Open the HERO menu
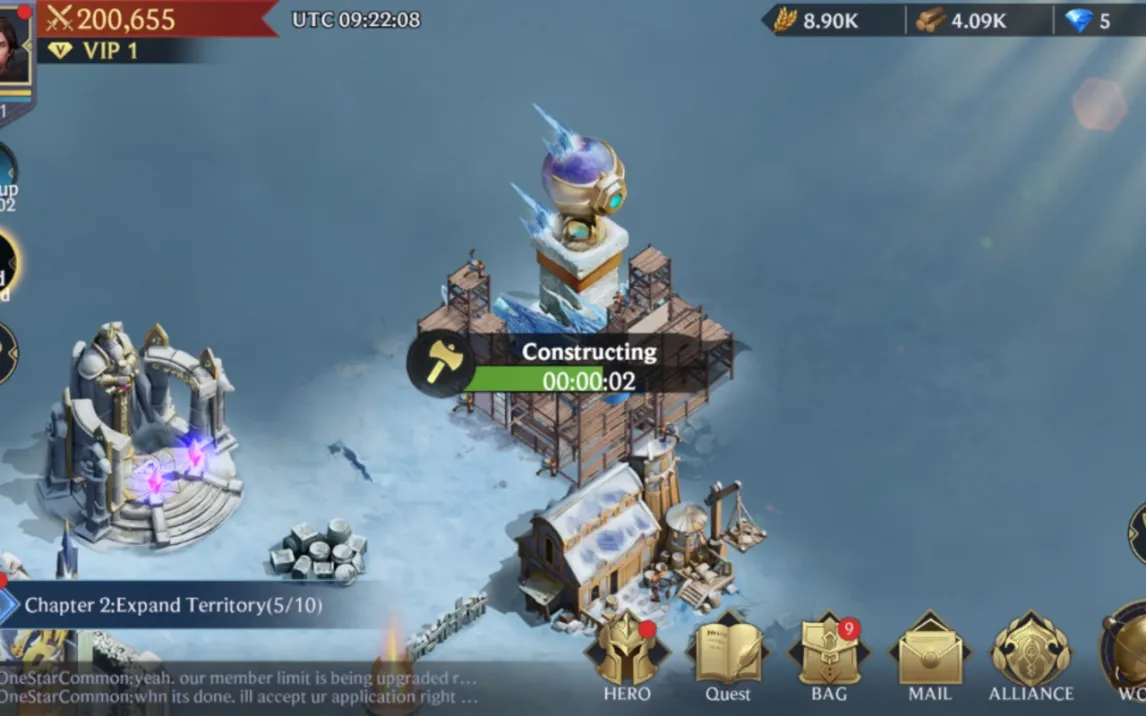Image resolution: width=1146 pixels, height=716 pixels. tap(626, 655)
